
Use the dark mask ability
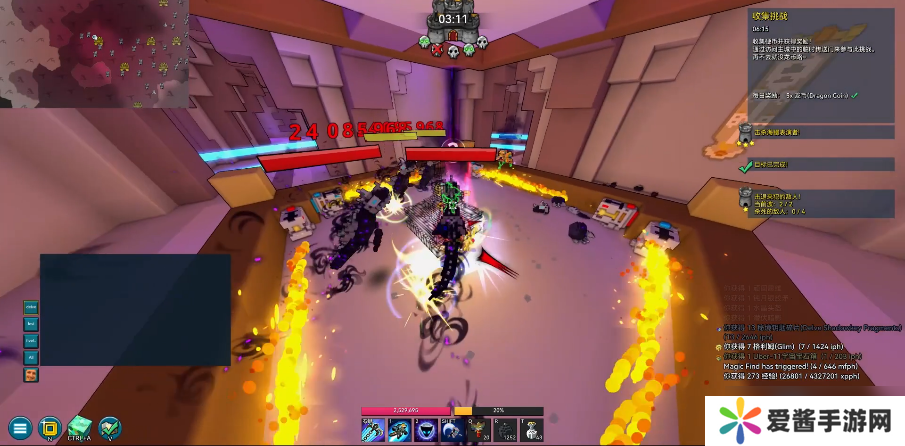423,428
